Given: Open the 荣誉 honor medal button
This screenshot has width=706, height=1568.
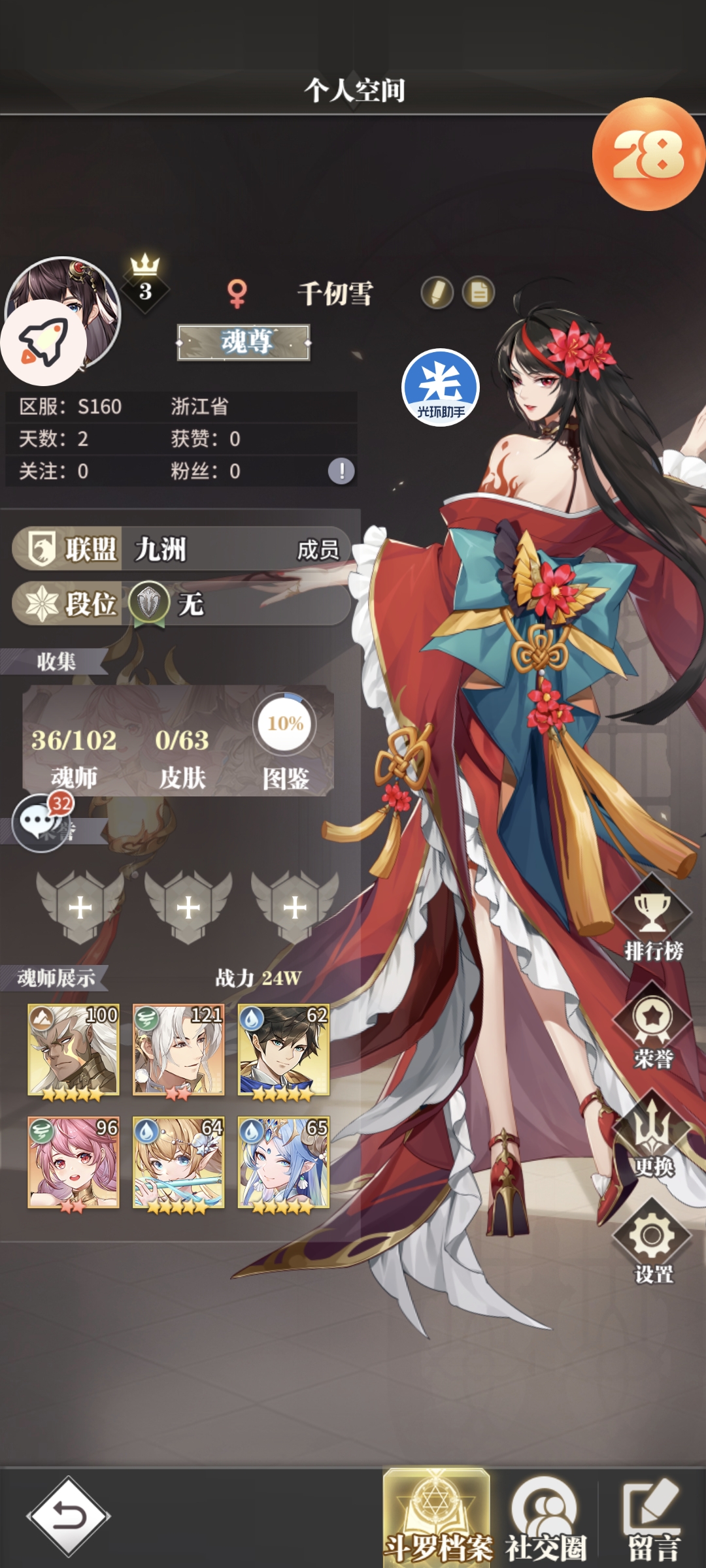Looking at the screenshot, I should click(x=652, y=1026).
